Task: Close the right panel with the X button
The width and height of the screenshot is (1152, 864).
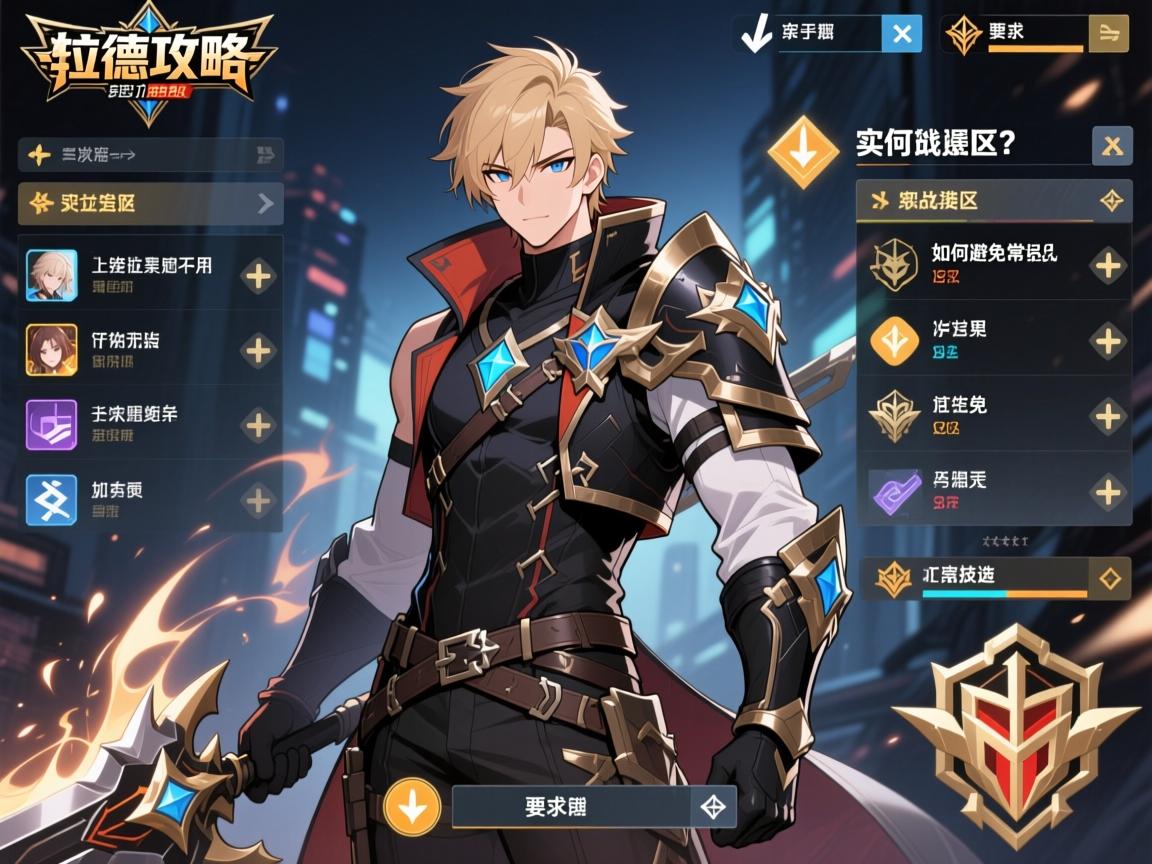Action: pos(1112,146)
